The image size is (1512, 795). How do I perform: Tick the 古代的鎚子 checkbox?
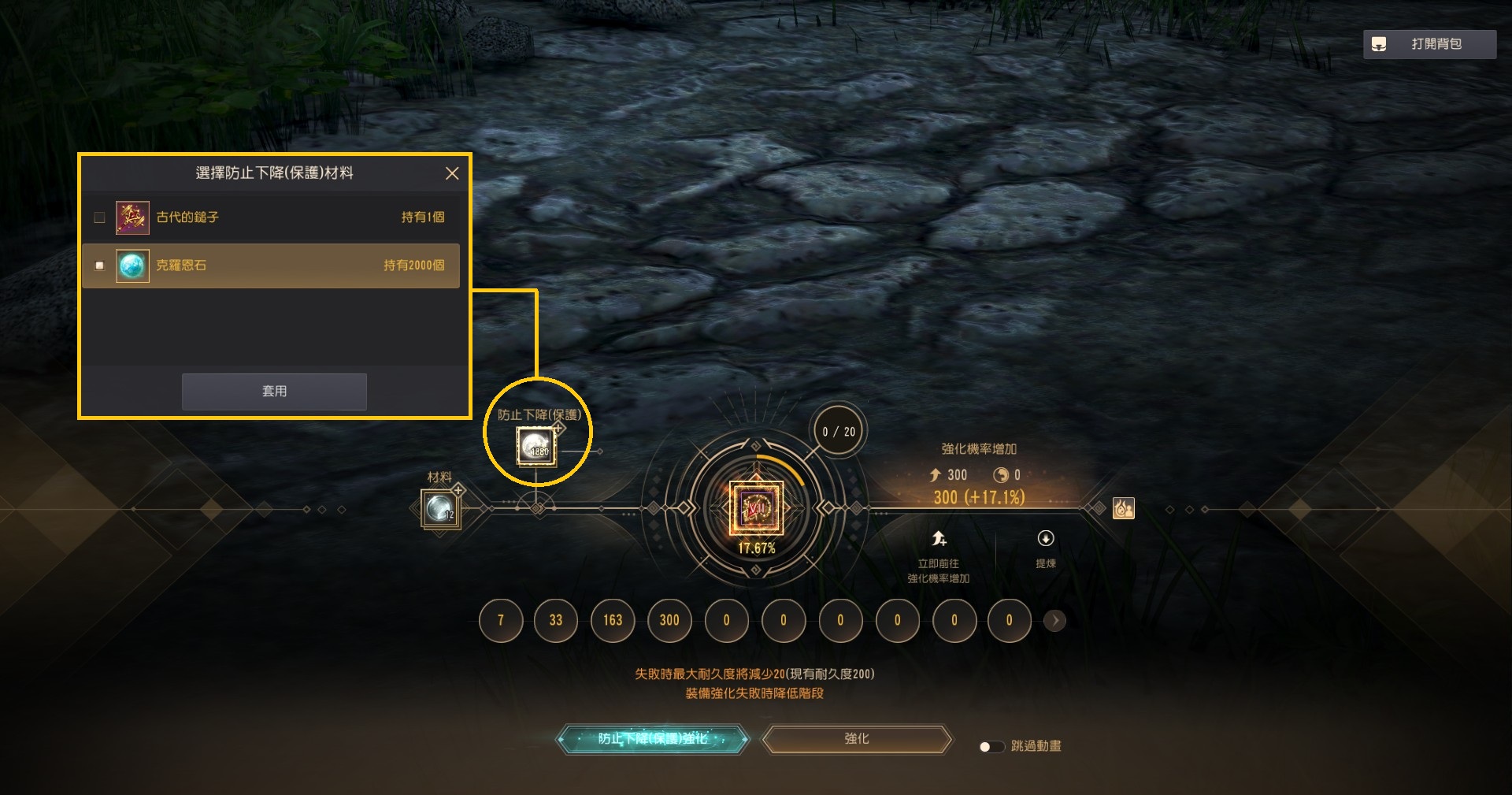point(99,217)
